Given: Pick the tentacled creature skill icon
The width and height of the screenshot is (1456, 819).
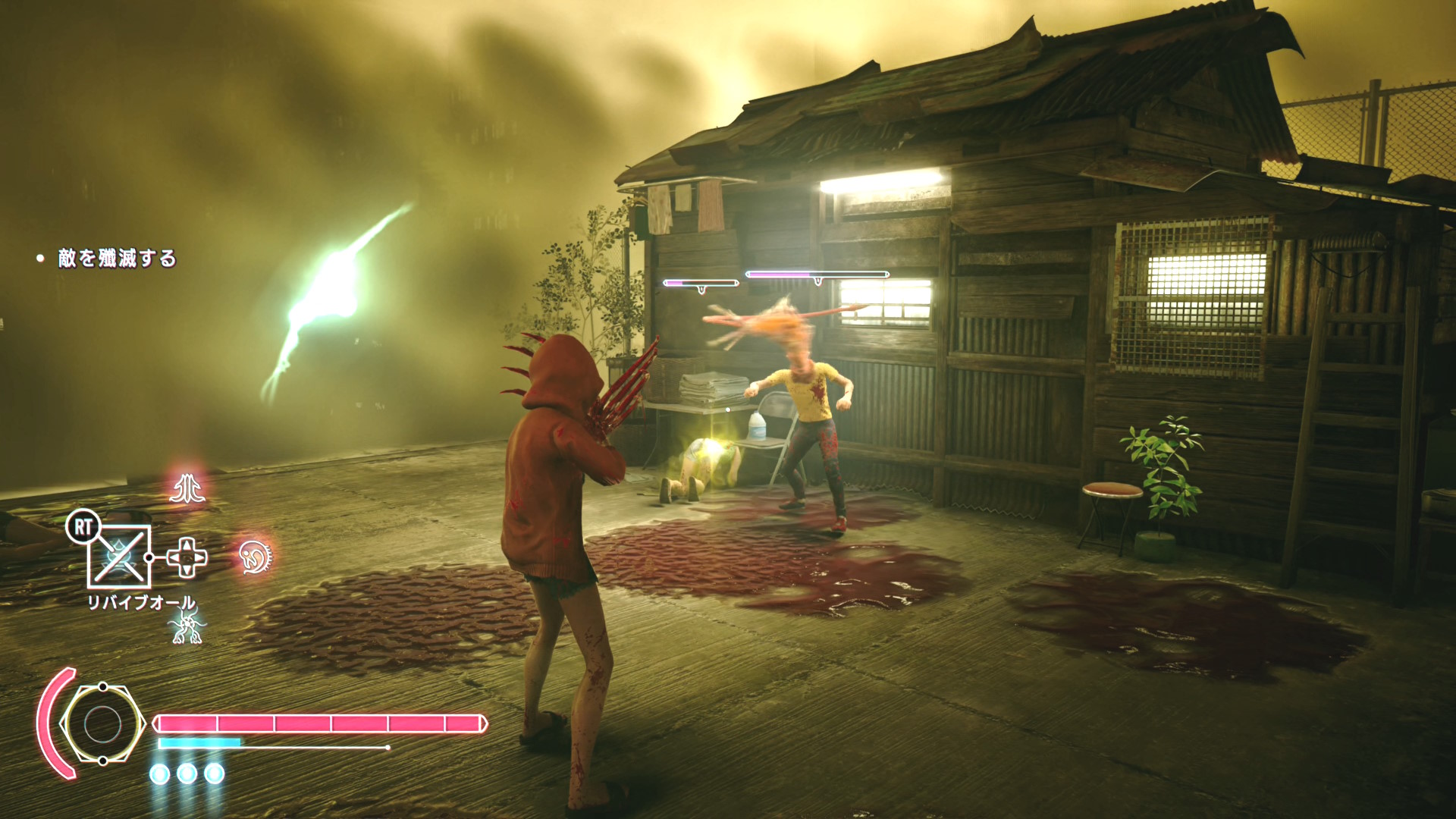Looking at the screenshot, I should (x=187, y=626).
